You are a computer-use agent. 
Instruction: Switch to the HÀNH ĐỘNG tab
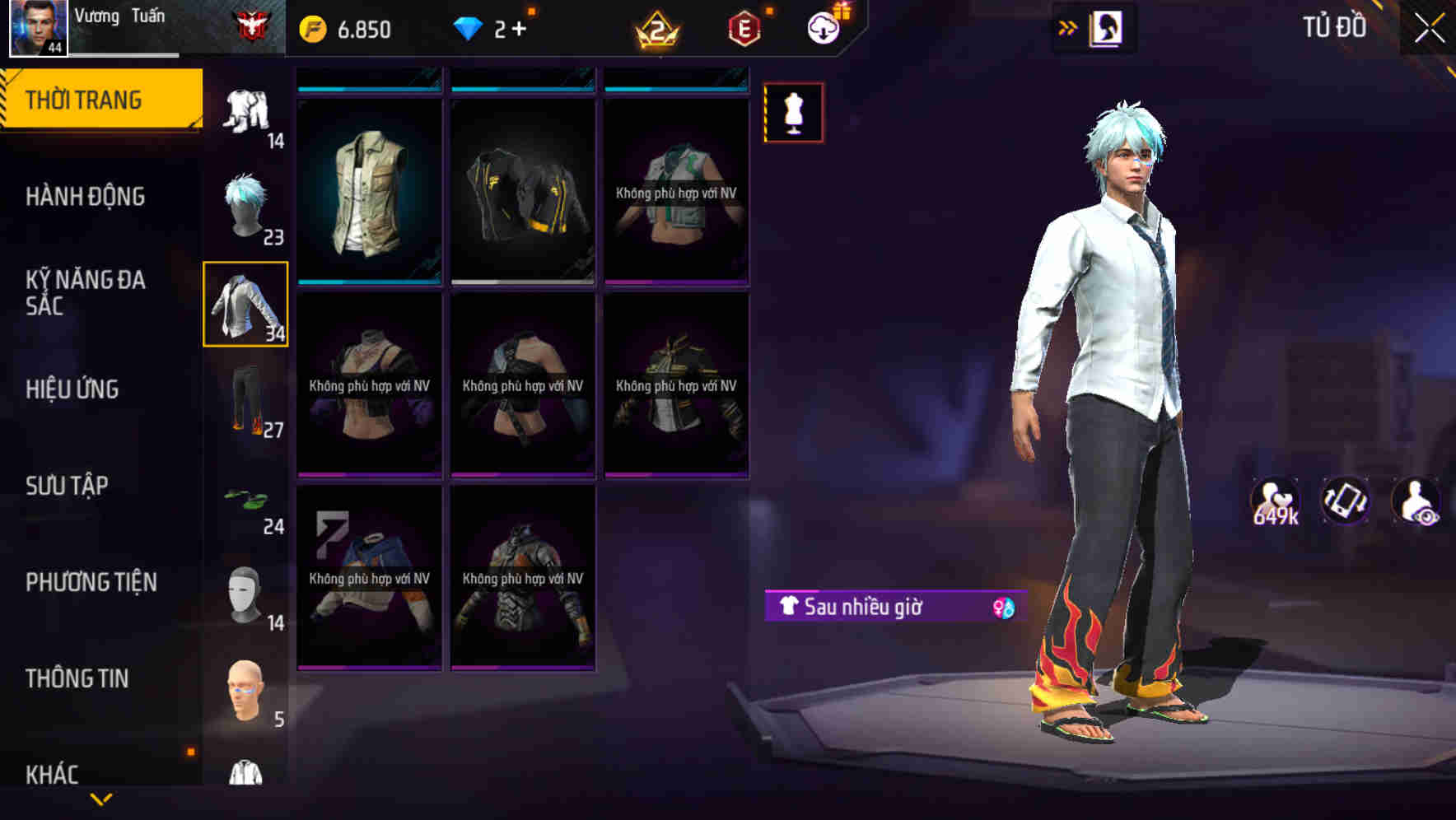(x=86, y=196)
